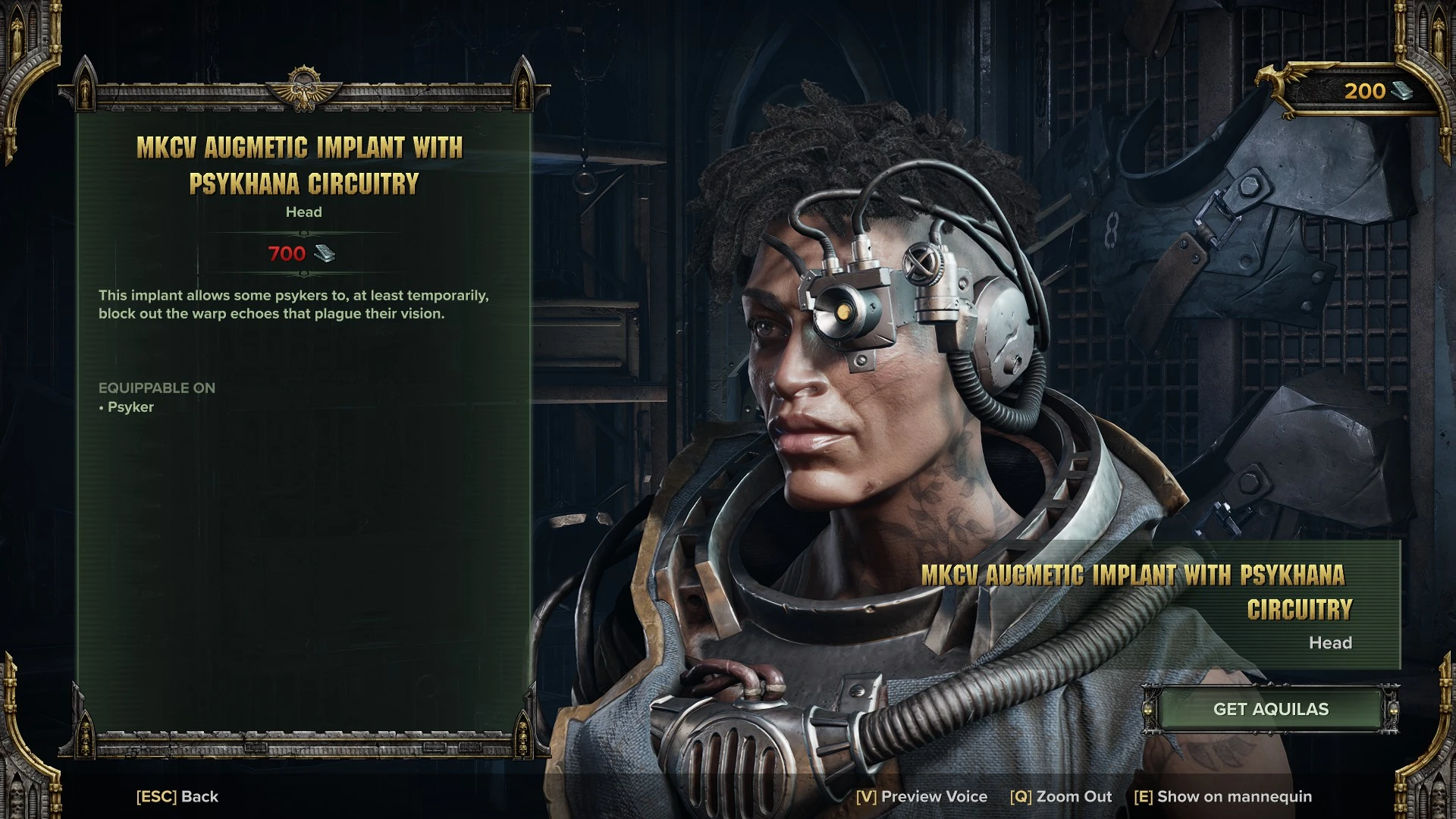Activate Show on mannequin
Viewport: 1456px width, 819px height.
[1222, 796]
